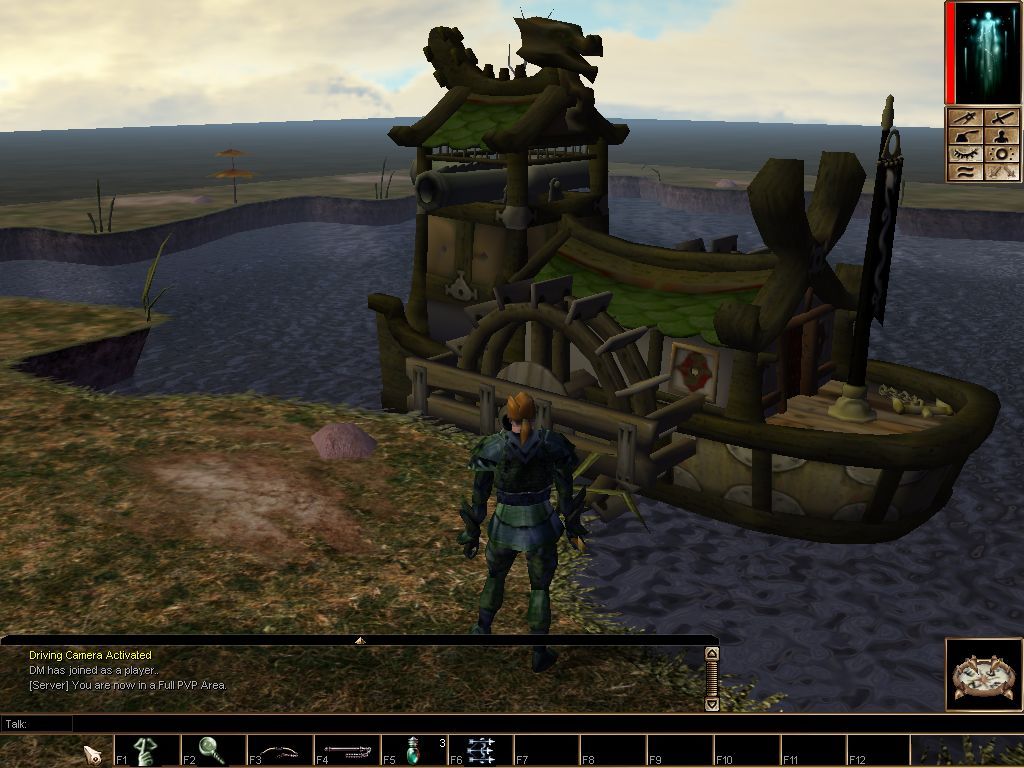Click the ring-with-dots options button
This screenshot has height=768, width=1024.
(1001, 154)
